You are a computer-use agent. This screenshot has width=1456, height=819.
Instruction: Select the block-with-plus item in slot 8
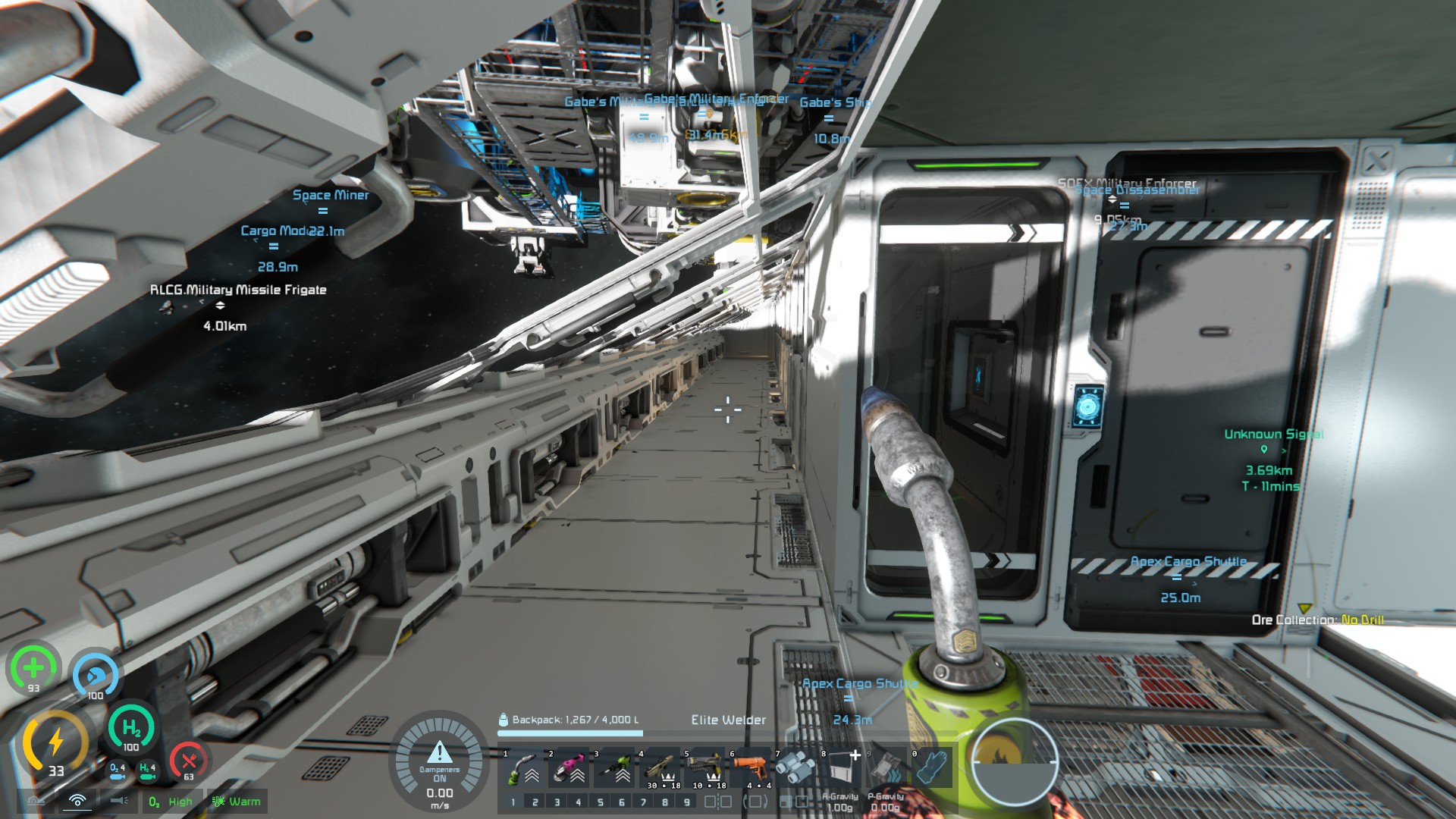pyautogui.click(x=840, y=768)
